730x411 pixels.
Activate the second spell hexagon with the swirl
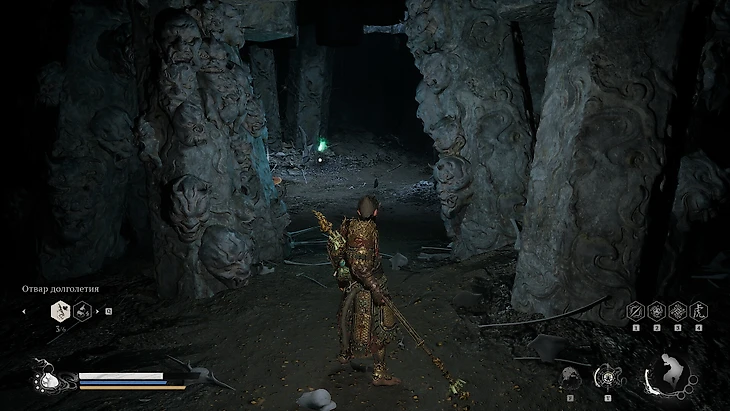(656, 311)
